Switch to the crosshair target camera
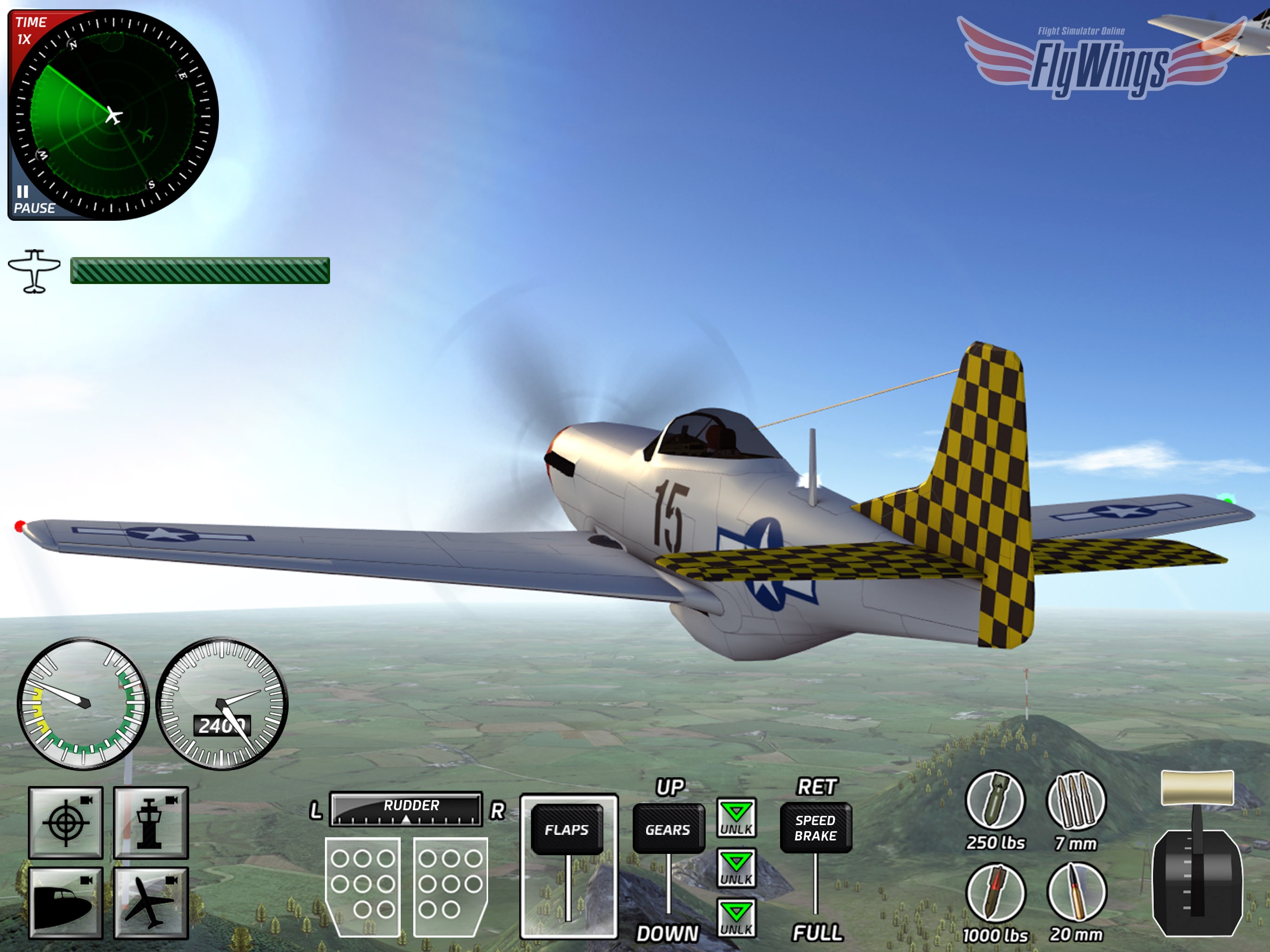The height and width of the screenshot is (952, 1270). coord(66,823)
